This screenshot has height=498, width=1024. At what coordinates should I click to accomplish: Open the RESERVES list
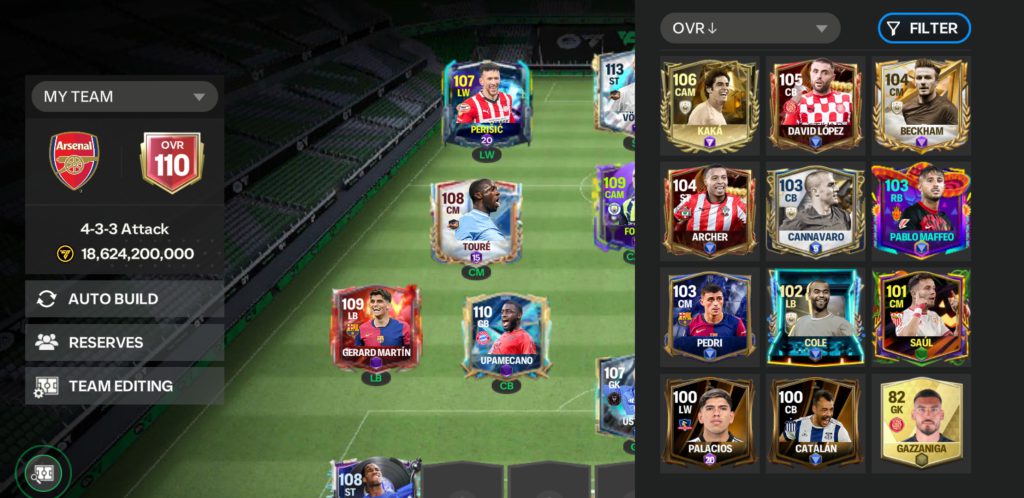124,342
